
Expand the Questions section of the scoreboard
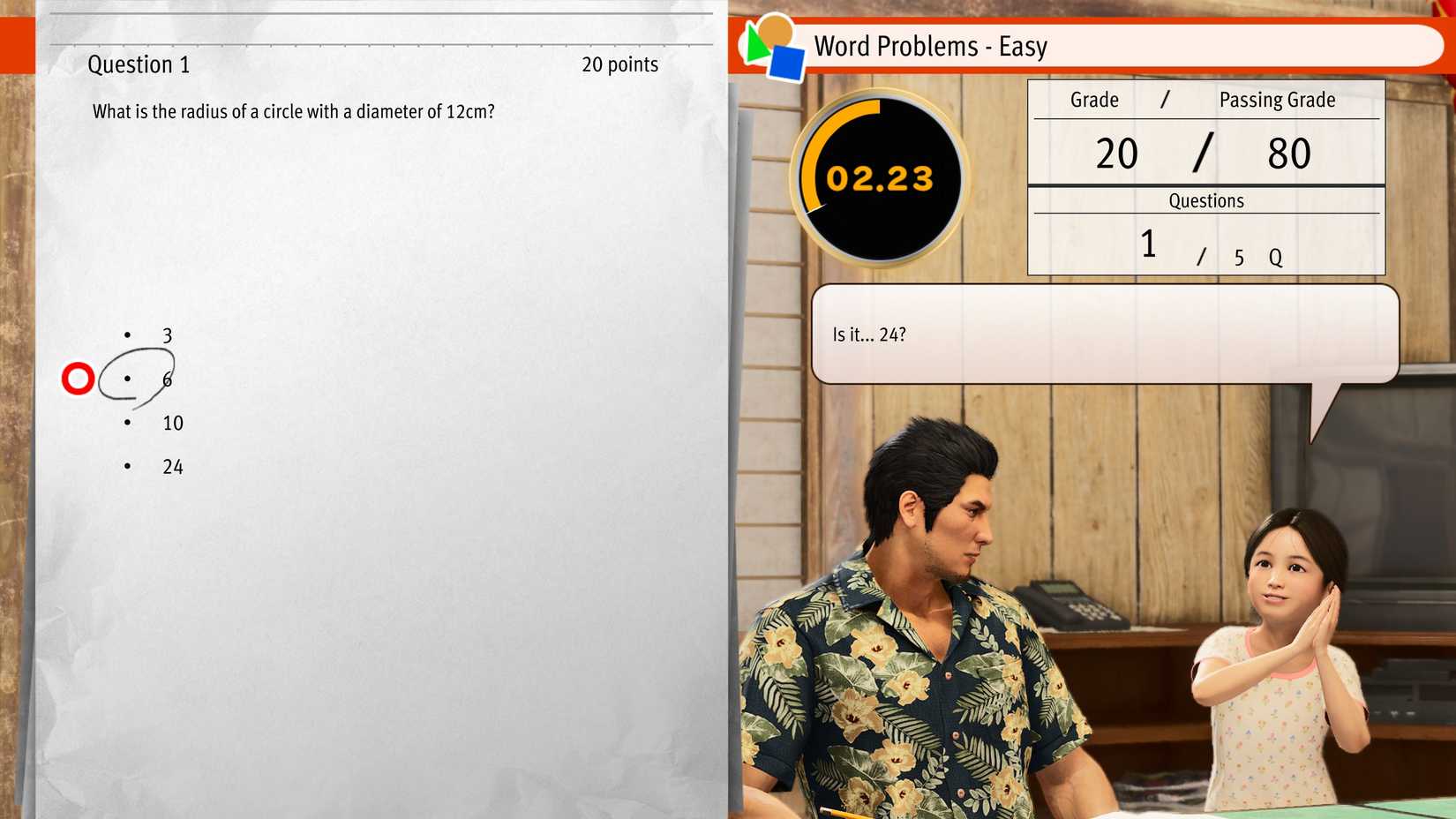(x=1206, y=200)
